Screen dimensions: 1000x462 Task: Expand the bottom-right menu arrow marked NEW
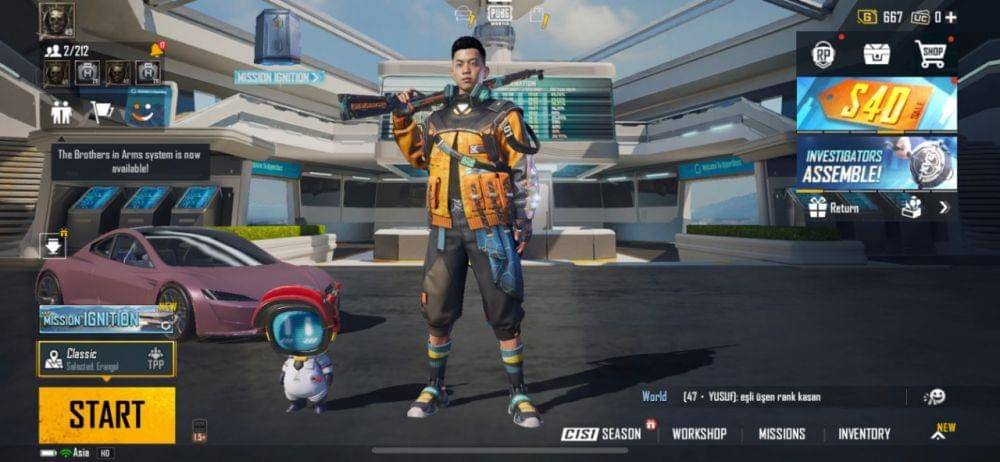pyautogui.click(x=940, y=433)
